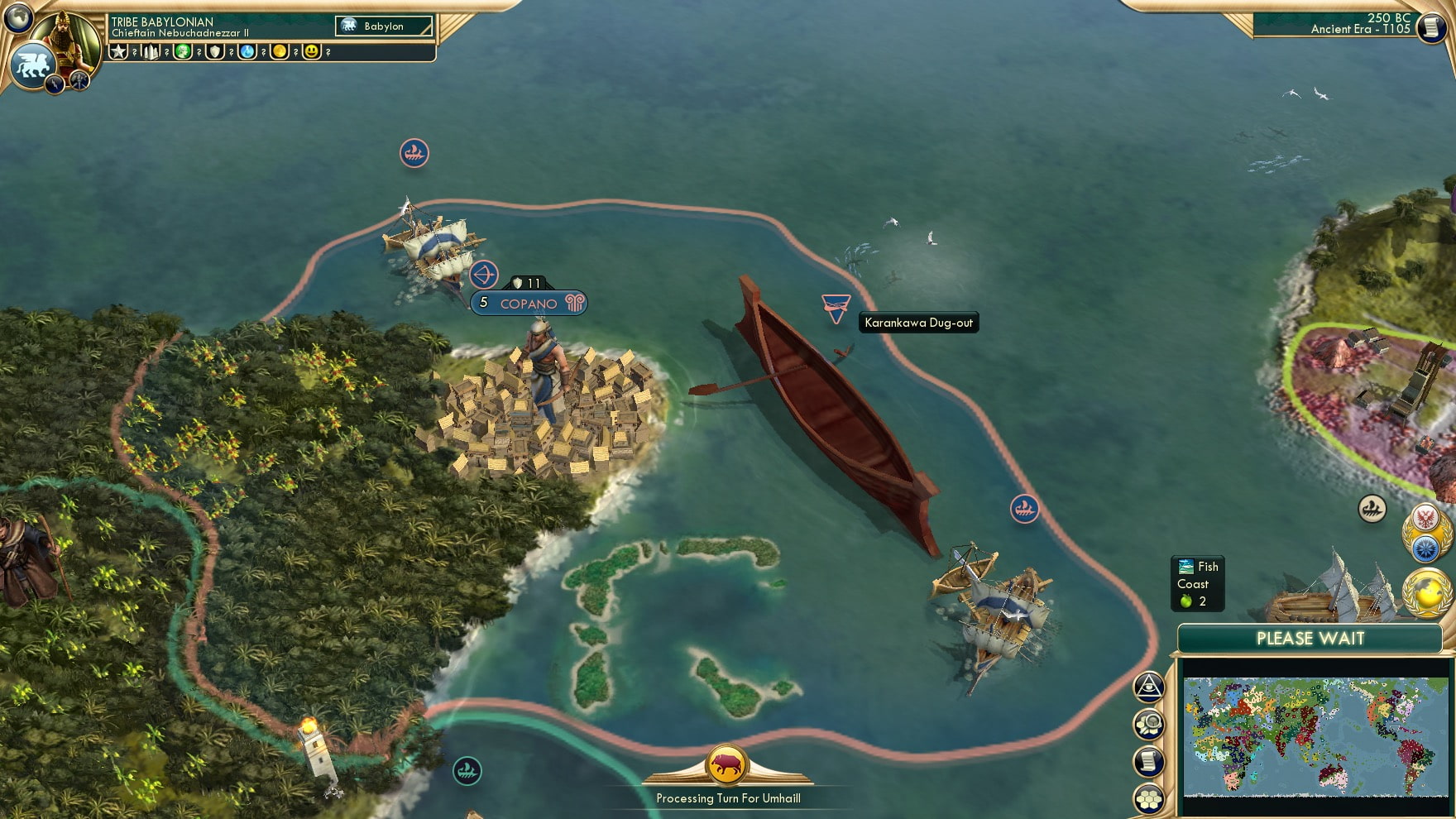Open the scroll menu beside the turn counter
The height and width of the screenshot is (819, 1456).
pyautogui.click(x=1430, y=28)
